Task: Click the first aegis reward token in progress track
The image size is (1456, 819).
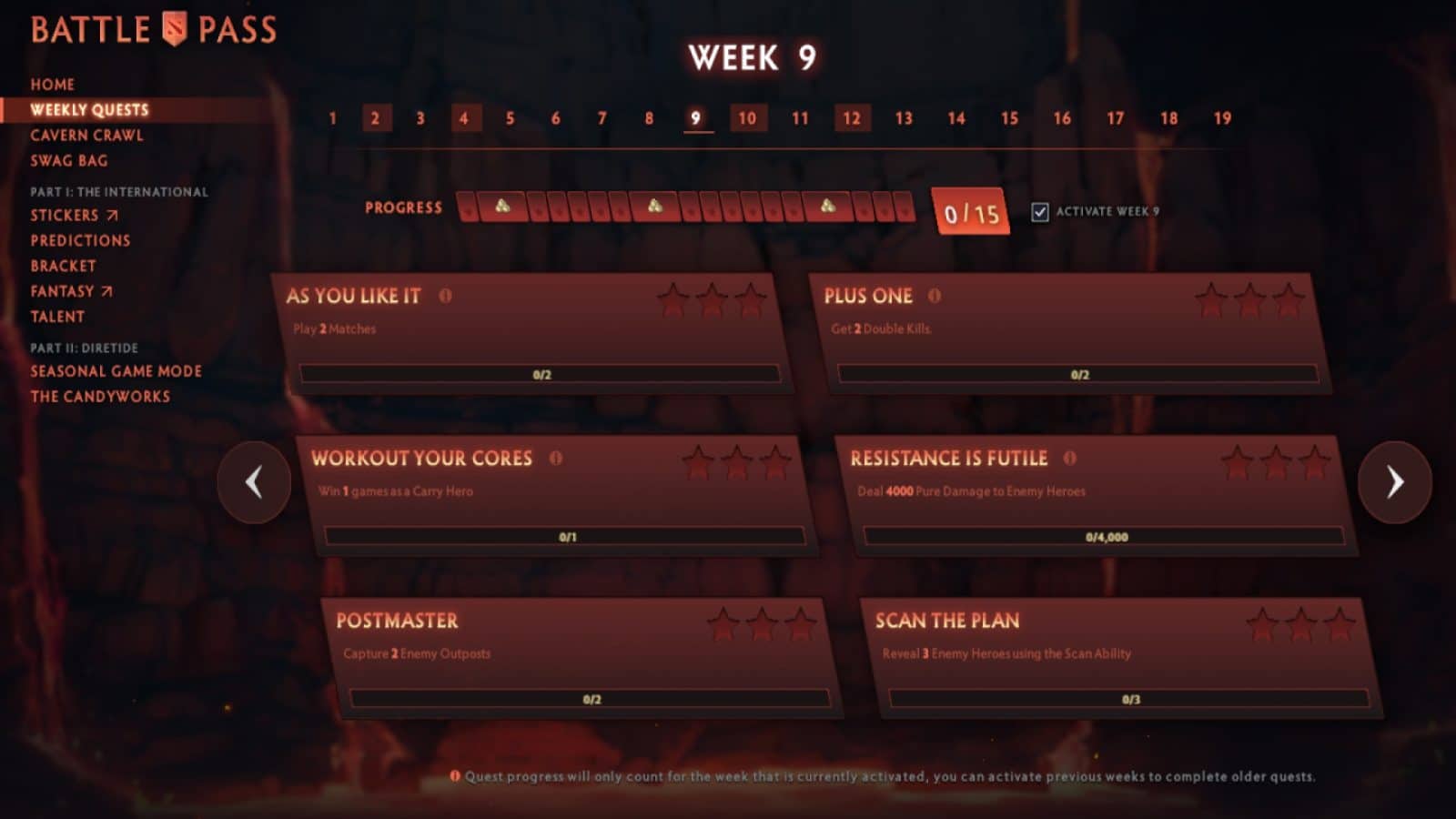Action: [500, 207]
